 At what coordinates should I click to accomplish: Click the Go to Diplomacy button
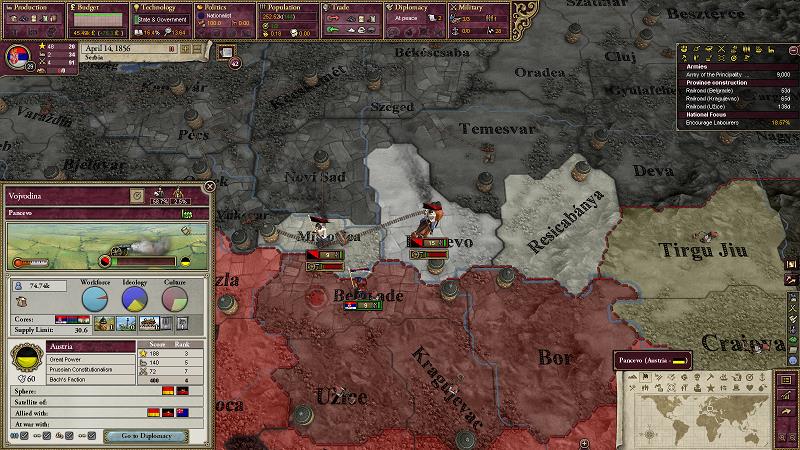pyautogui.click(x=147, y=436)
